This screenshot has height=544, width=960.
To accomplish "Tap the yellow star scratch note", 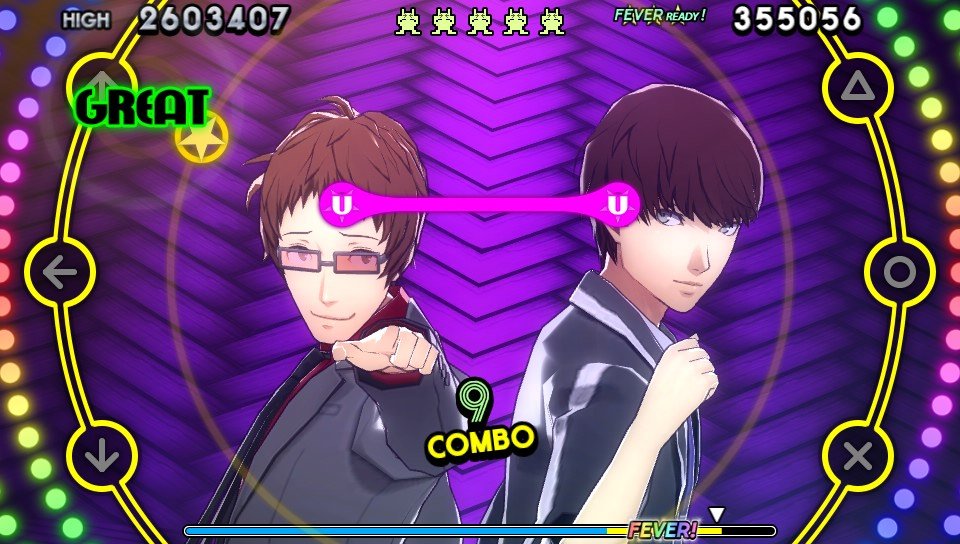I will [x=201, y=138].
